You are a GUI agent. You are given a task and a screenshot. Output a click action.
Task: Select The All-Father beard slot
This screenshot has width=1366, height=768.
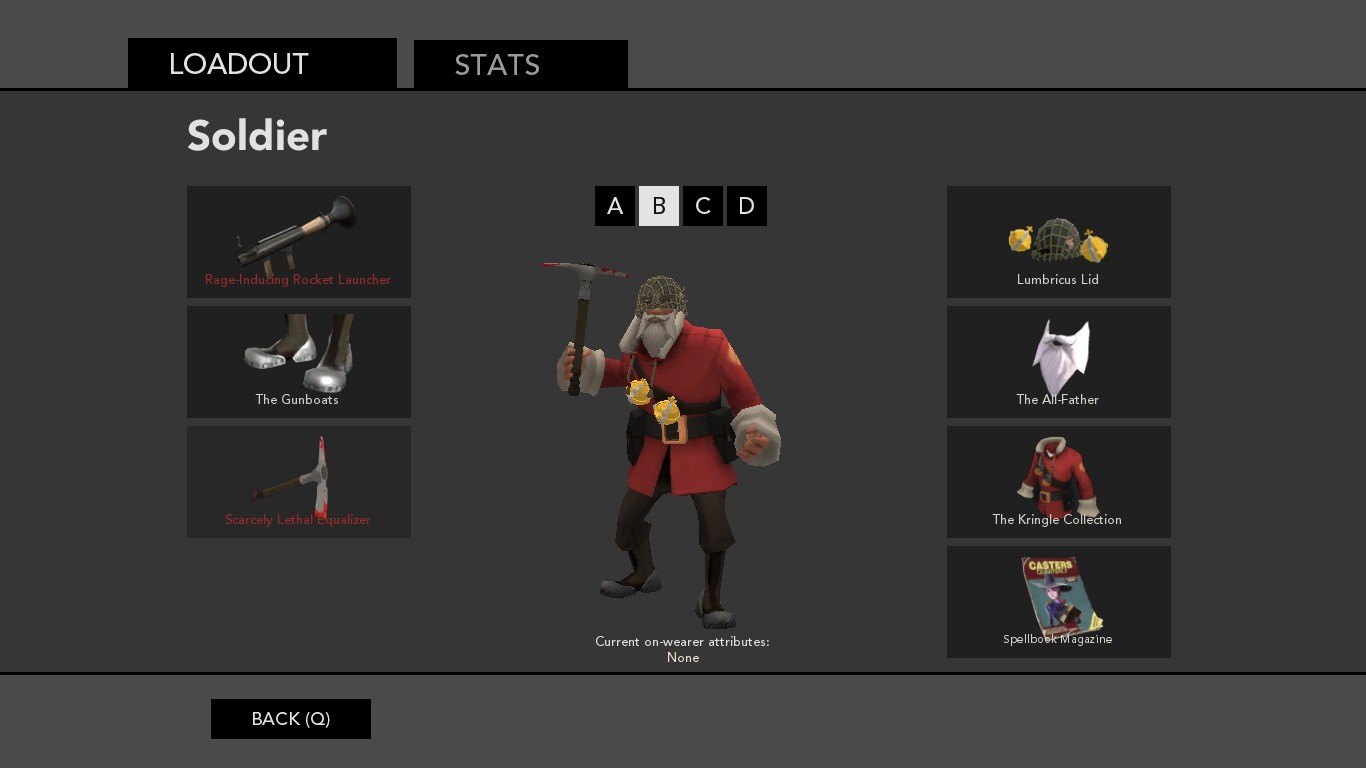1058,362
